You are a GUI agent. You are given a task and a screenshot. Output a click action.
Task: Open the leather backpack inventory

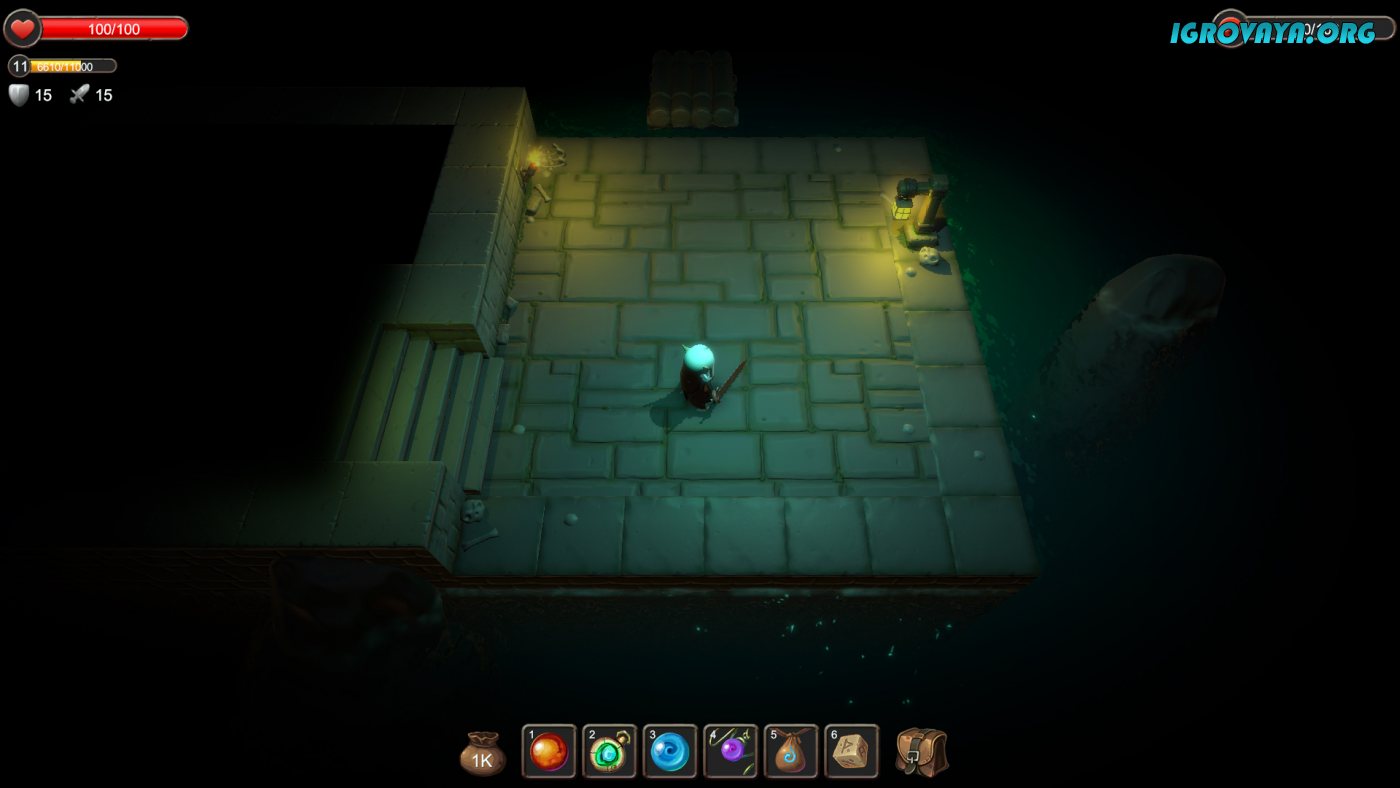pyautogui.click(x=921, y=751)
